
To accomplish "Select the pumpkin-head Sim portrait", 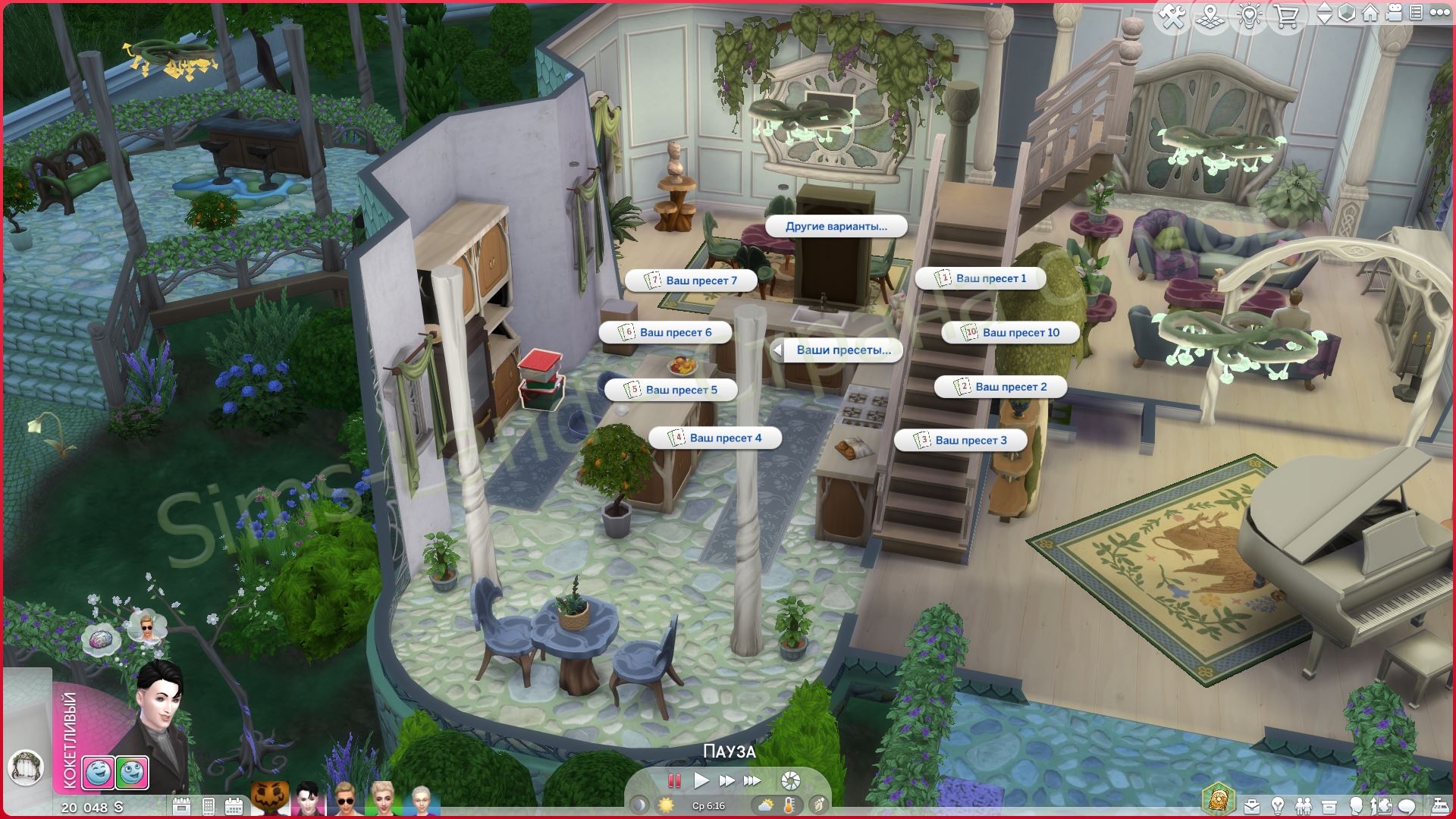I will pos(270,799).
